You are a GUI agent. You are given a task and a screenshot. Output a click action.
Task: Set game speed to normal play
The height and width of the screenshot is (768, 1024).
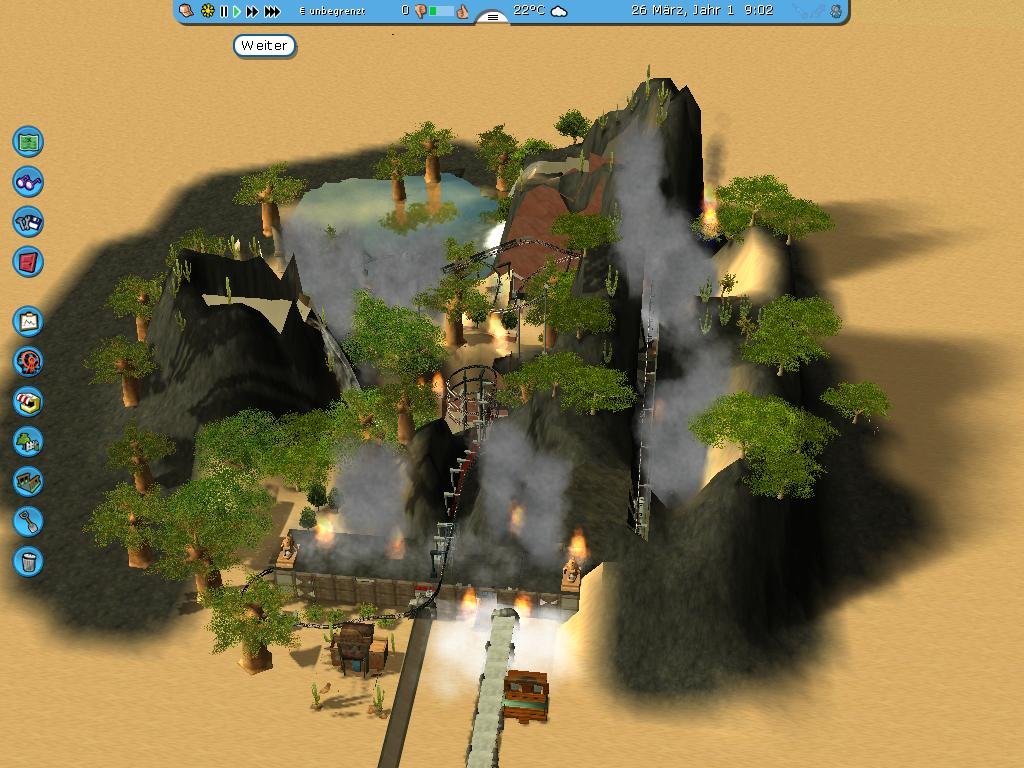pos(237,11)
